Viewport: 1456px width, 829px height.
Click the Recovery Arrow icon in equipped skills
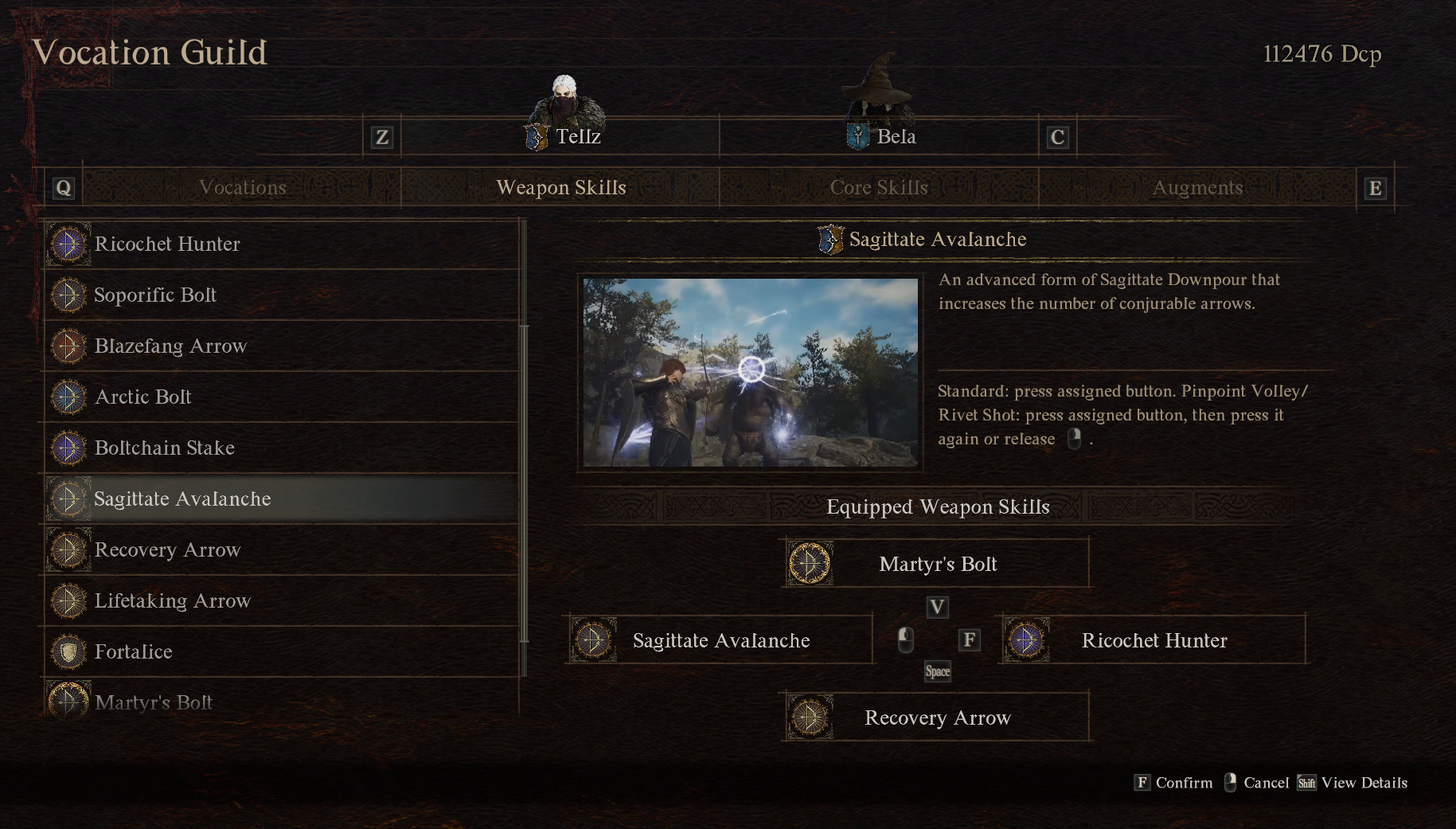(x=809, y=716)
